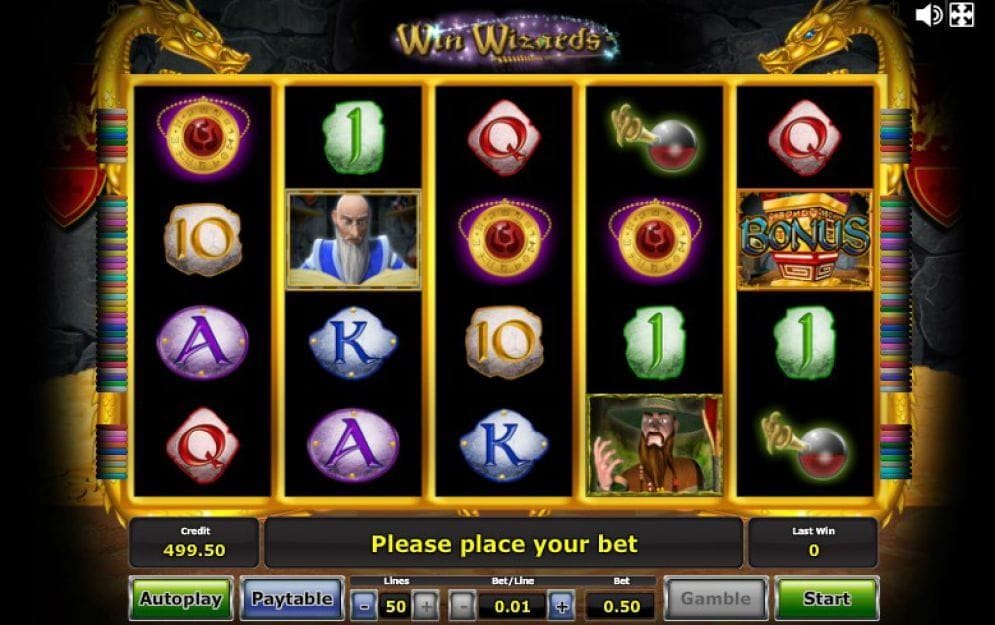
Task: Raise the Bet/Line amount
Action: point(561,605)
